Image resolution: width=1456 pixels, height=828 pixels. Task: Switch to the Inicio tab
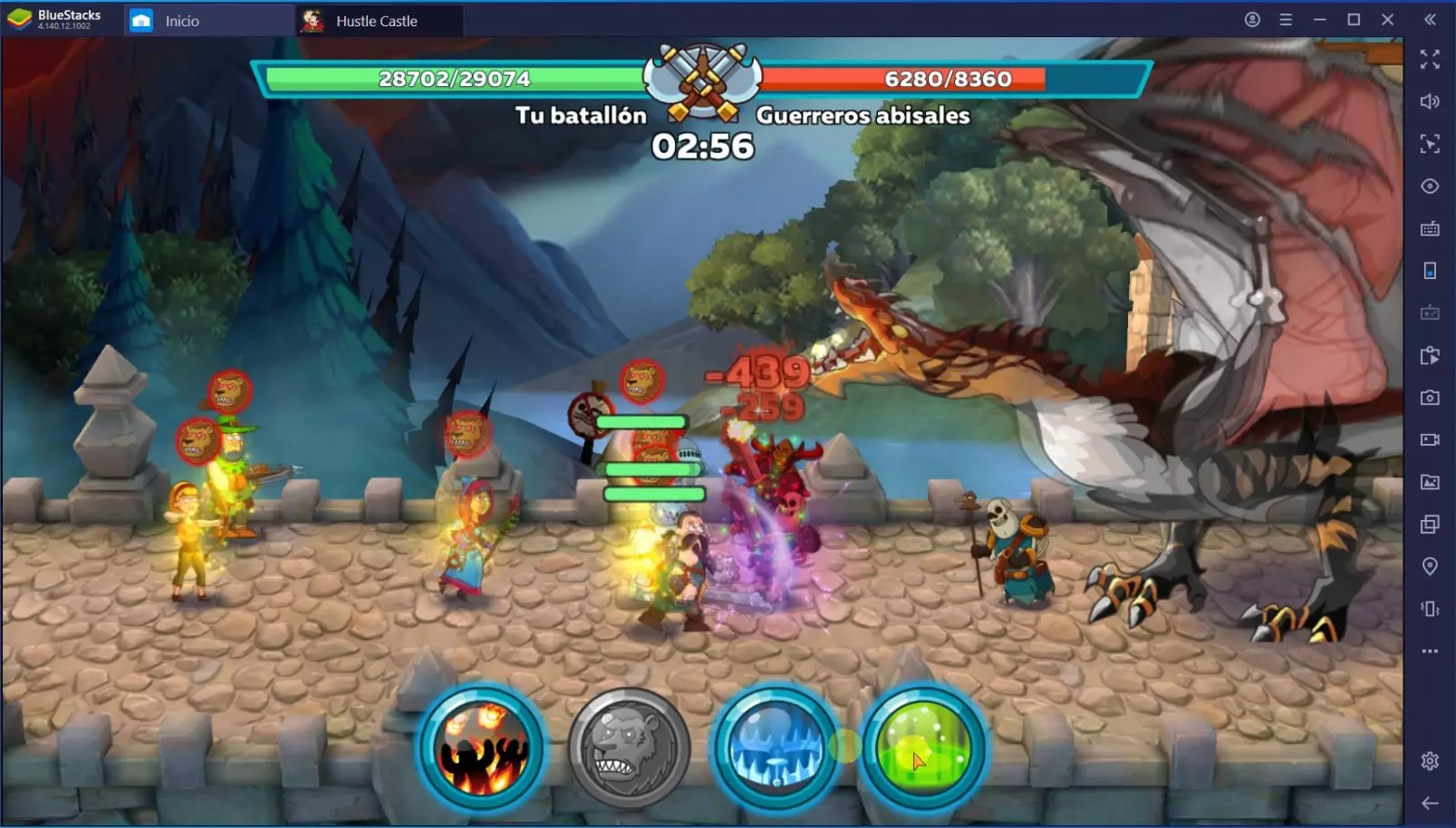[x=181, y=21]
